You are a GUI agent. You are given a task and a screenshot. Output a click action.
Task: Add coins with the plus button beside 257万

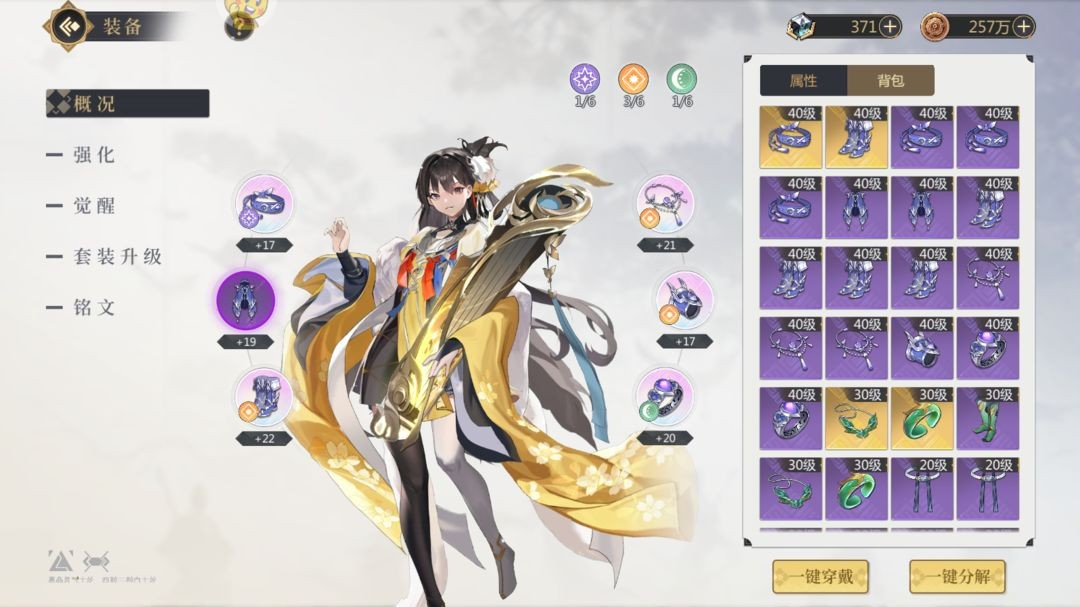coord(1022,27)
